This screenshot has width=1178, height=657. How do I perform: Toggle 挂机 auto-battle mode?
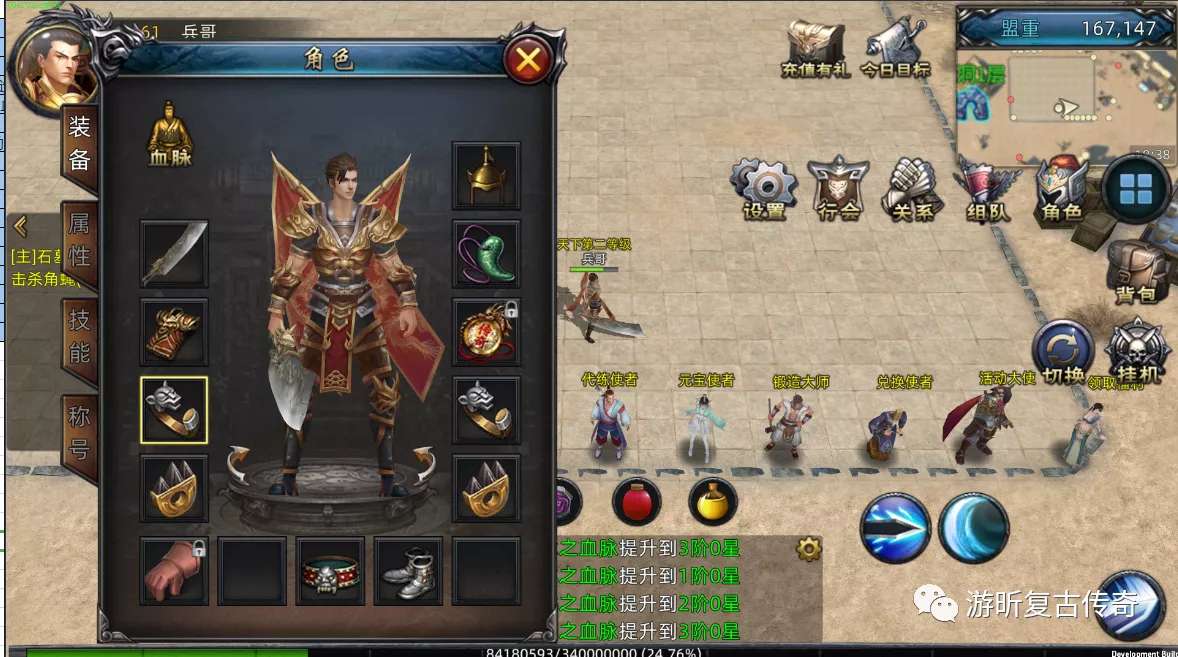click(1137, 352)
